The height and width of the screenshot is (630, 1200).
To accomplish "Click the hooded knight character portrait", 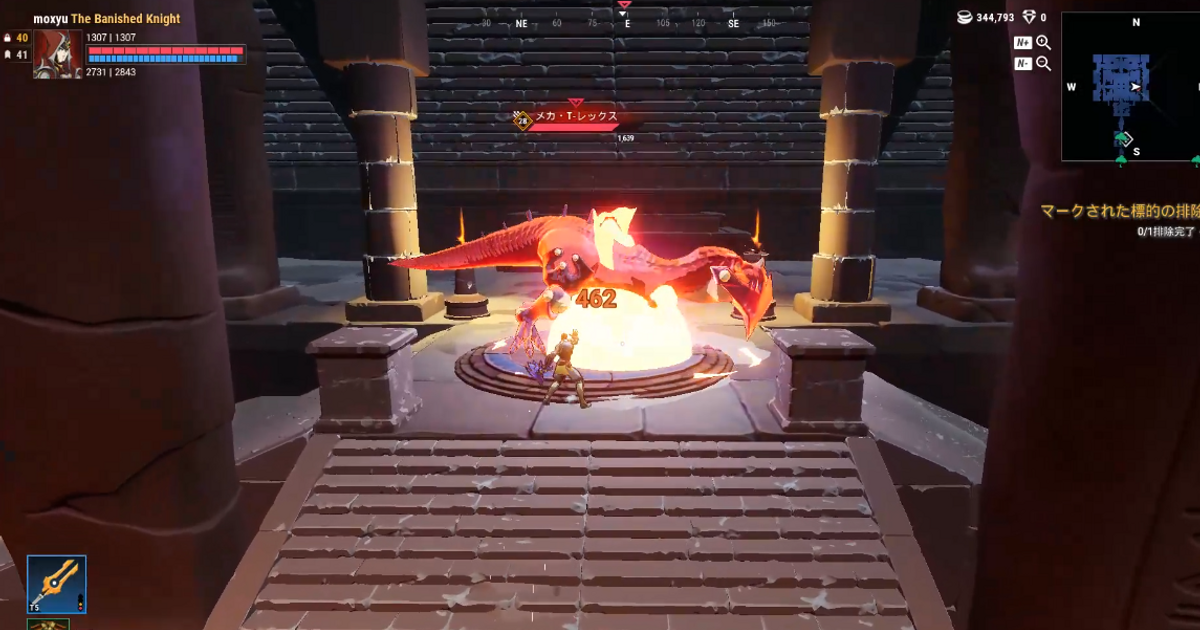I will tap(57, 54).
